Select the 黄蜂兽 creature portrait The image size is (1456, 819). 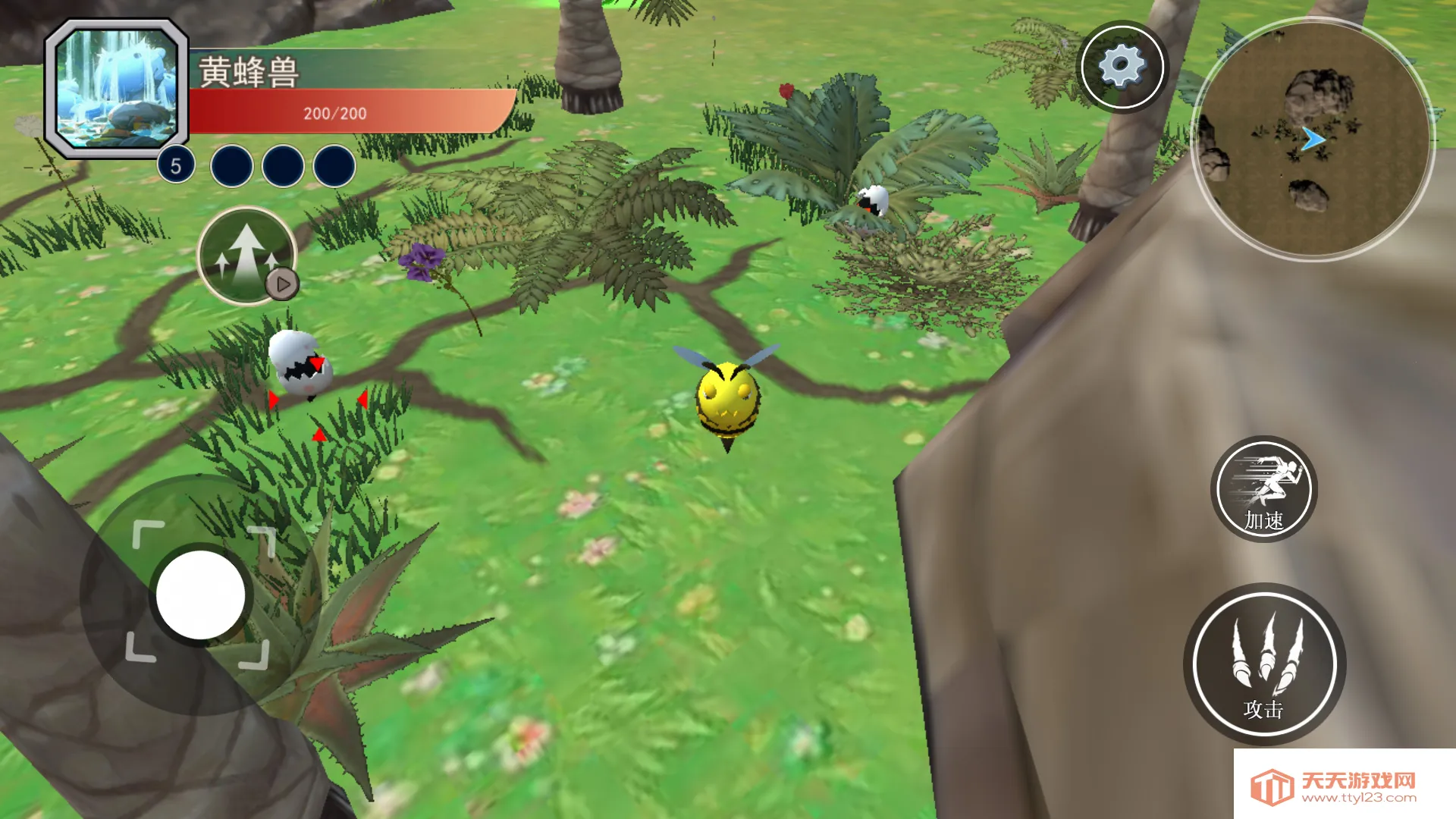click(x=117, y=89)
